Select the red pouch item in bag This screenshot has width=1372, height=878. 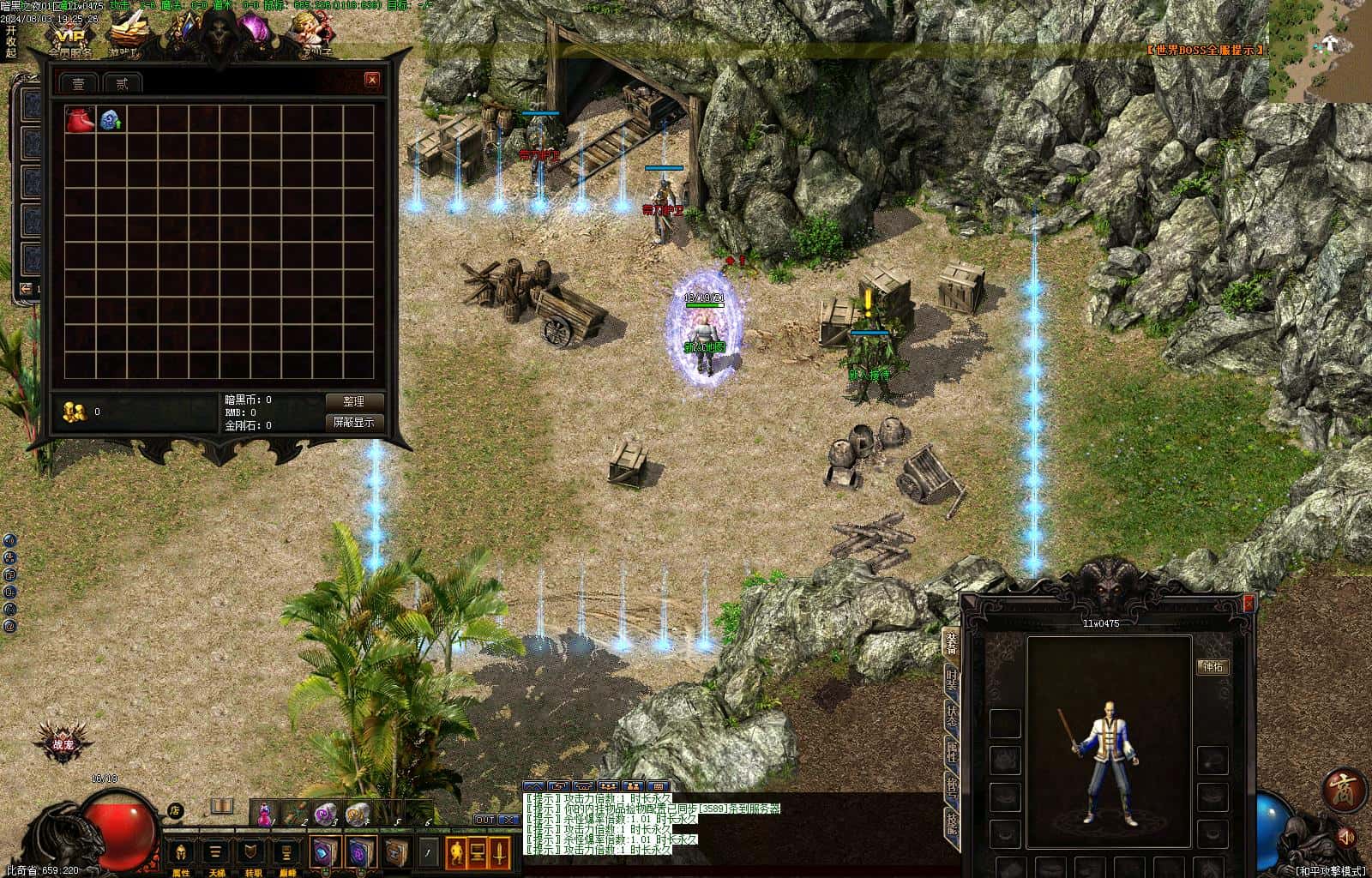pyautogui.click(x=80, y=120)
